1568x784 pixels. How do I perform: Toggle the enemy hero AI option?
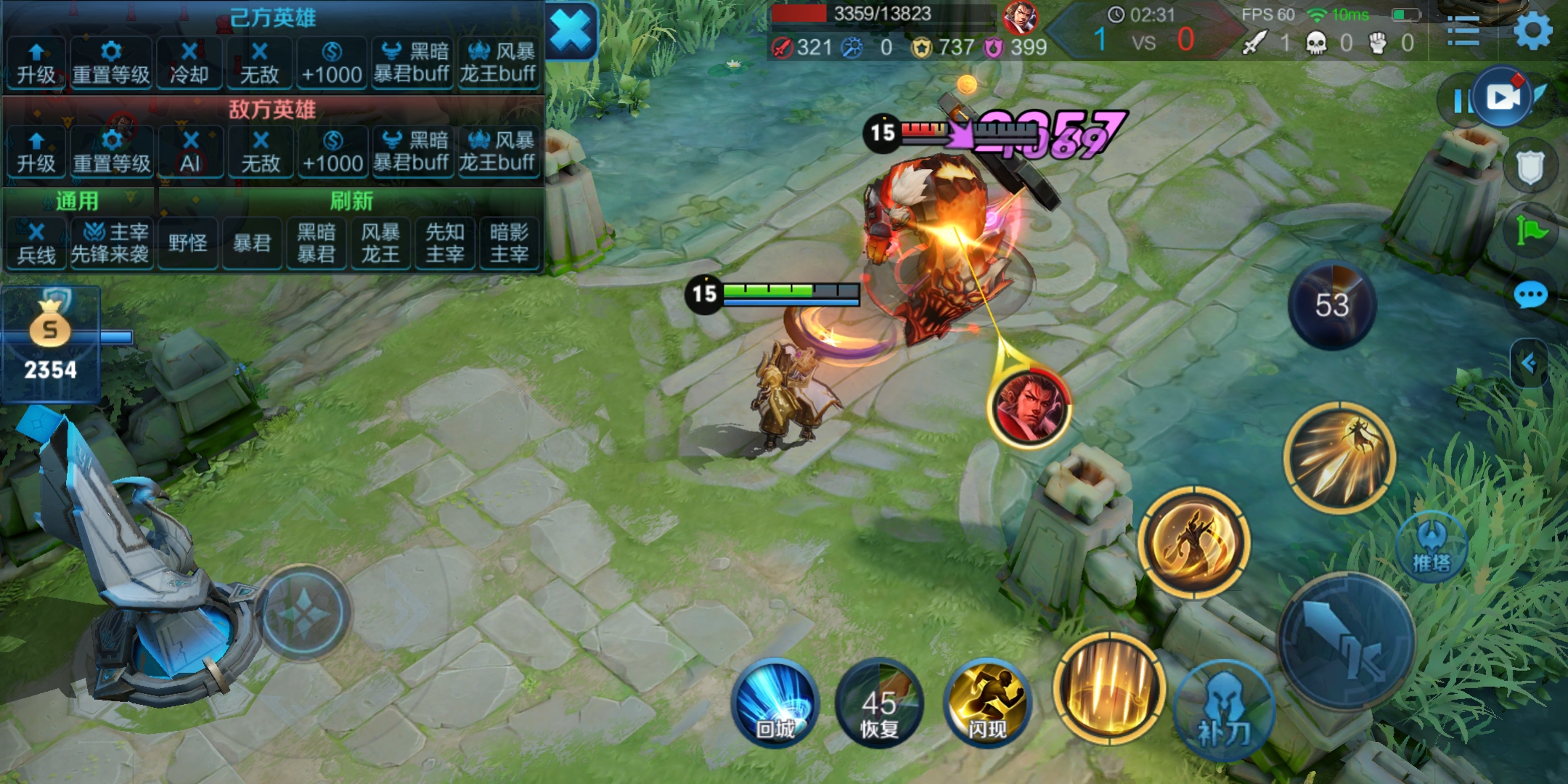pyautogui.click(x=190, y=152)
